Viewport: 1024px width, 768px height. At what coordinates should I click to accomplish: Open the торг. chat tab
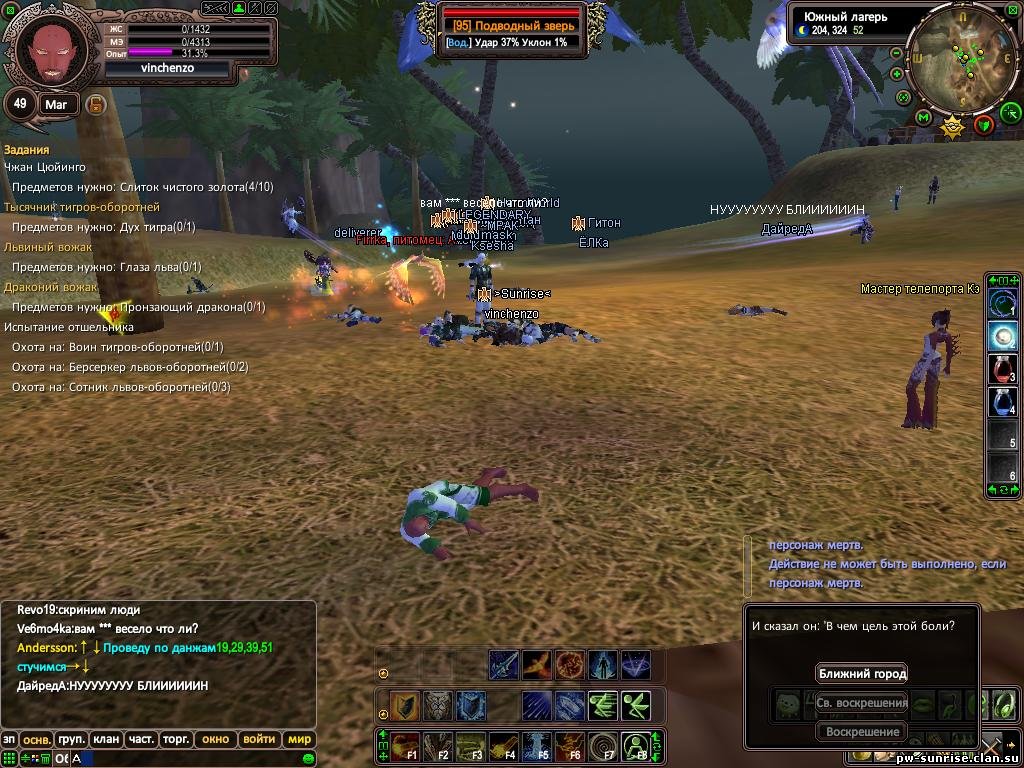pos(177,740)
